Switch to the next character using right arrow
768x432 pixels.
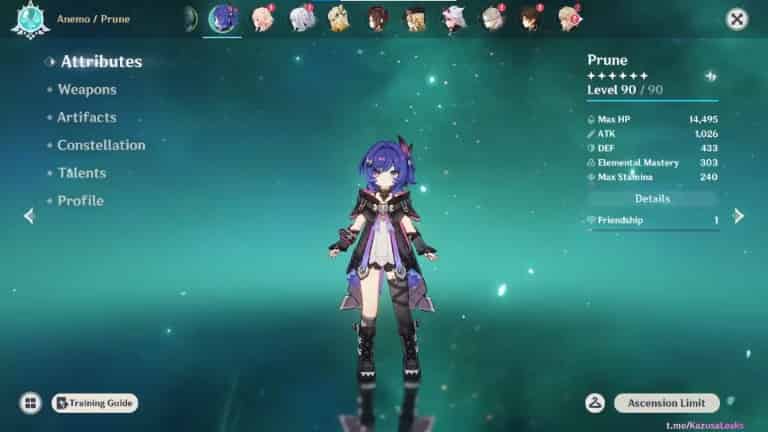[x=739, y=216]
